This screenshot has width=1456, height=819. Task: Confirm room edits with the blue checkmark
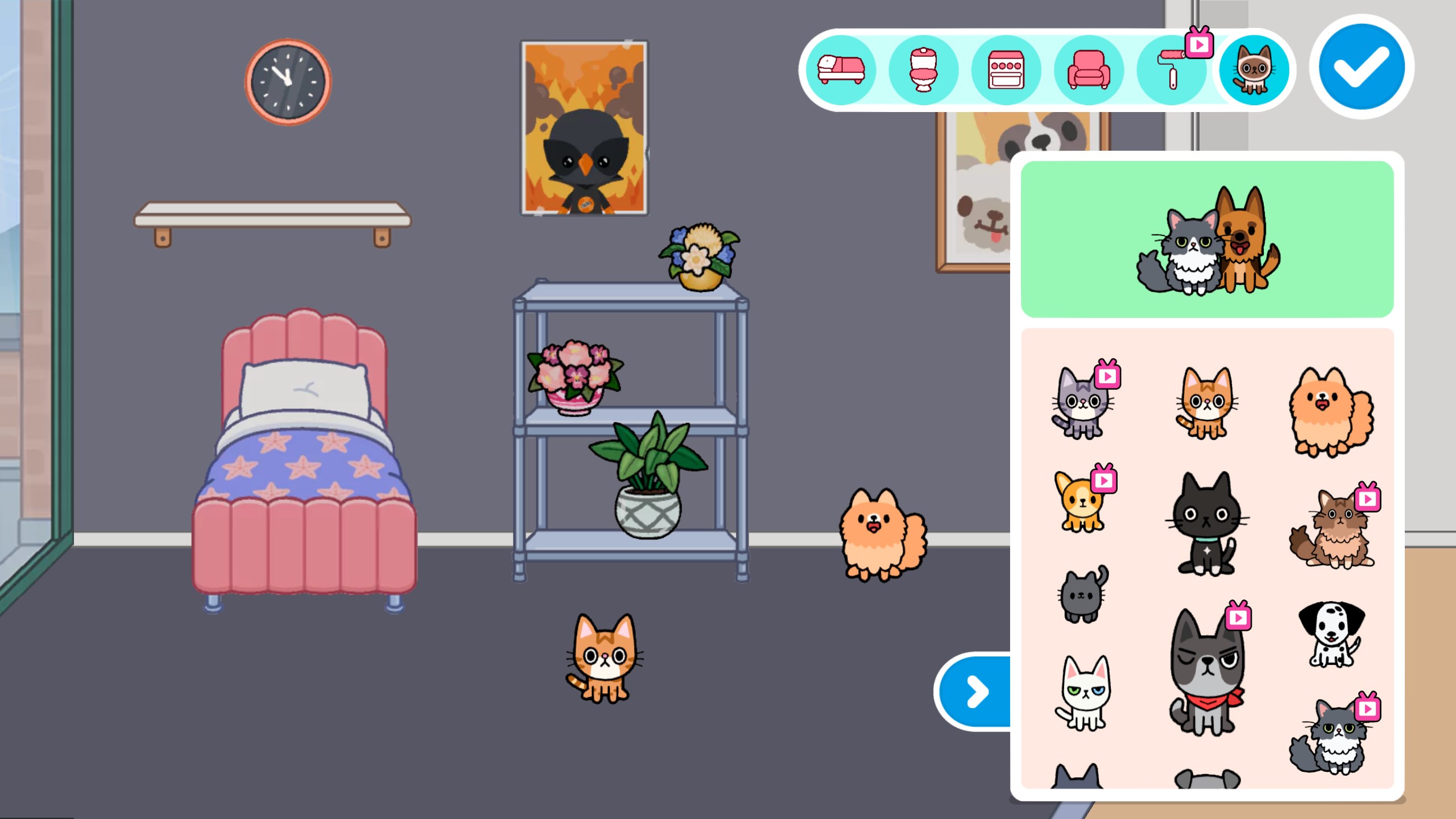point(1362,66)
